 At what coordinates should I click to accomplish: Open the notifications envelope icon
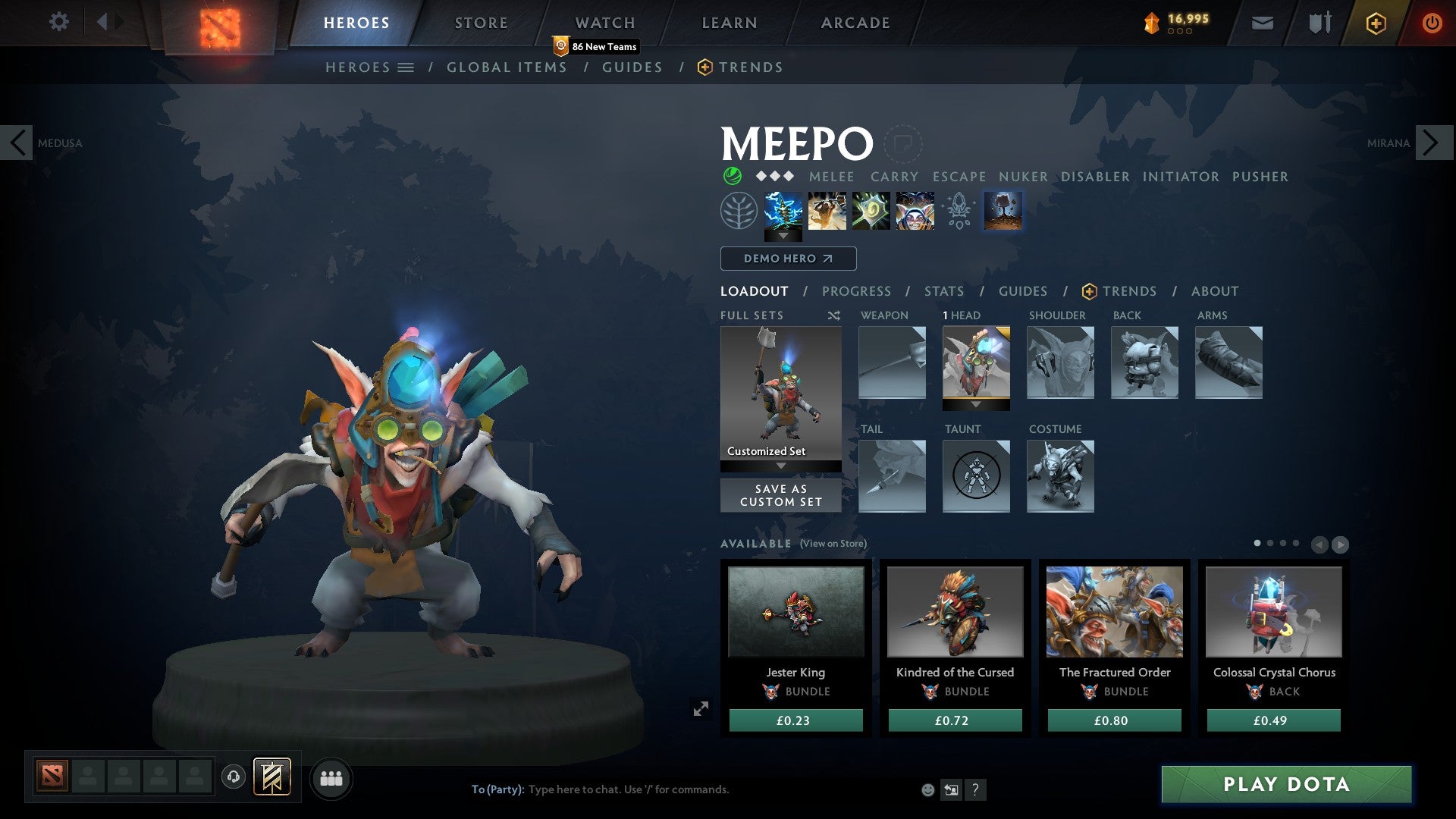click(x=1262, y=23)
